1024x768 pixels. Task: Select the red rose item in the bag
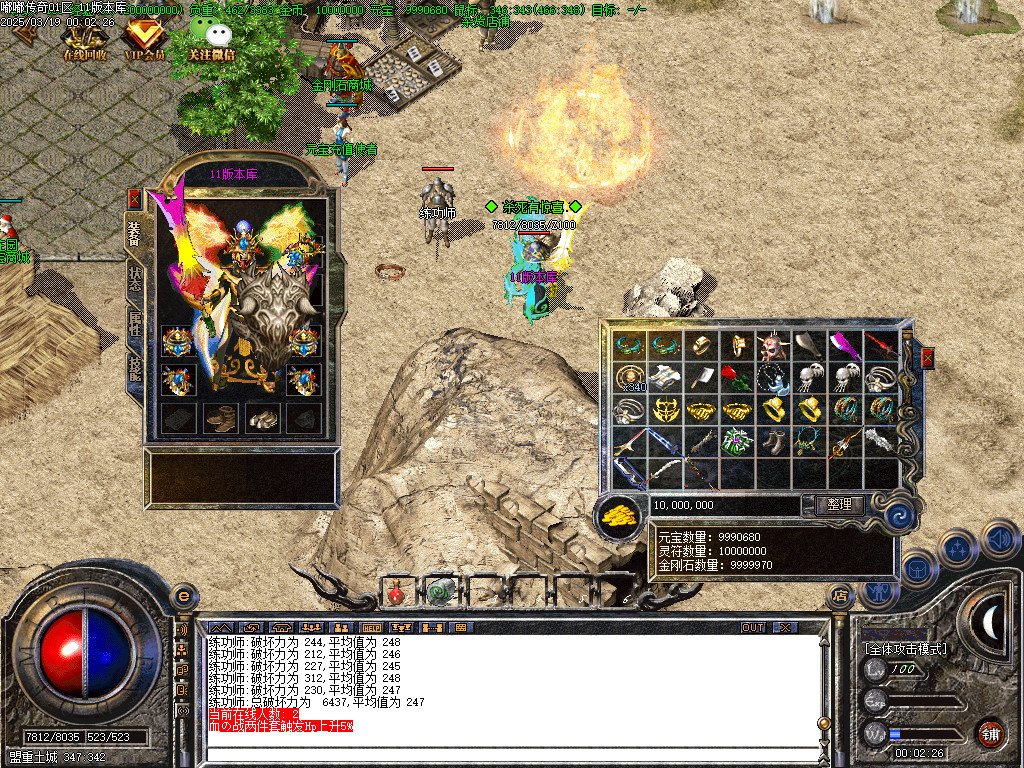(x=735, y=378)
